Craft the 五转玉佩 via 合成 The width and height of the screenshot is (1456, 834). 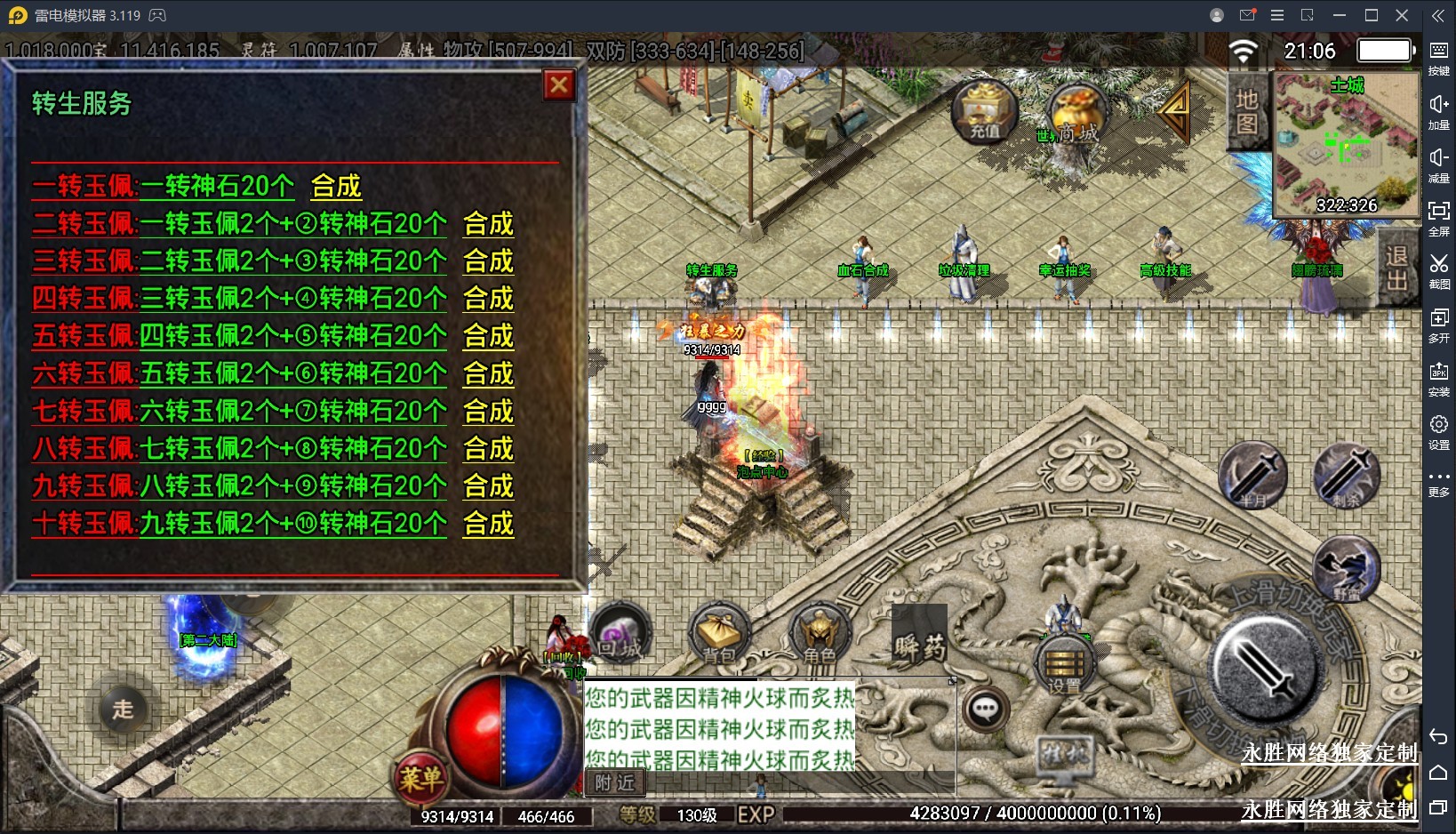pos(488,336)
